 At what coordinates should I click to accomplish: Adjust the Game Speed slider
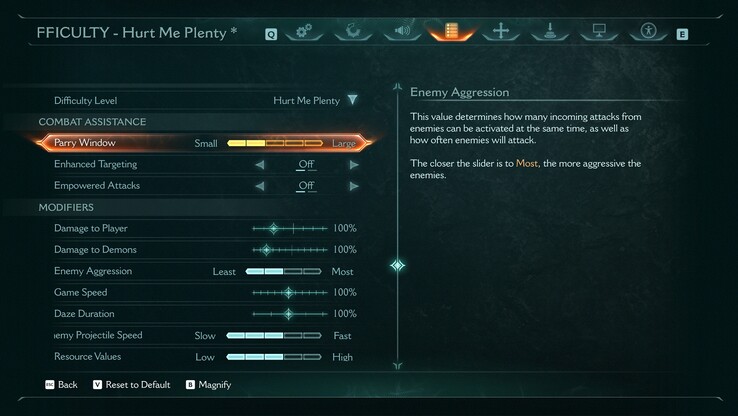click(290, 293)
